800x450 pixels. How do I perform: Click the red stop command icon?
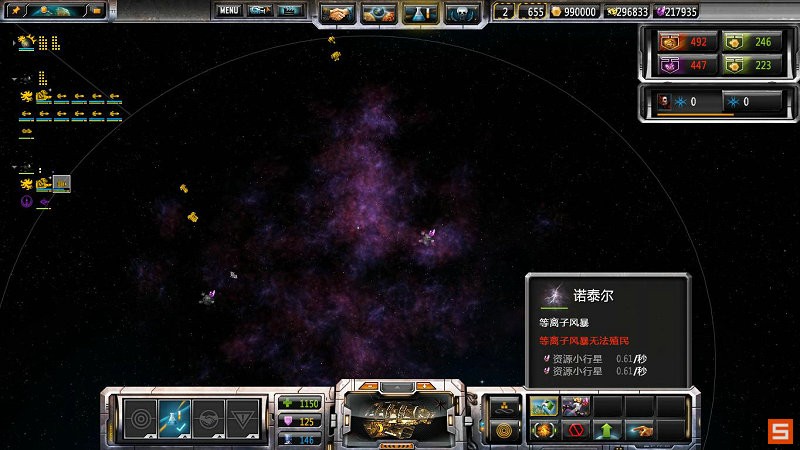click(x=575, y=431)
